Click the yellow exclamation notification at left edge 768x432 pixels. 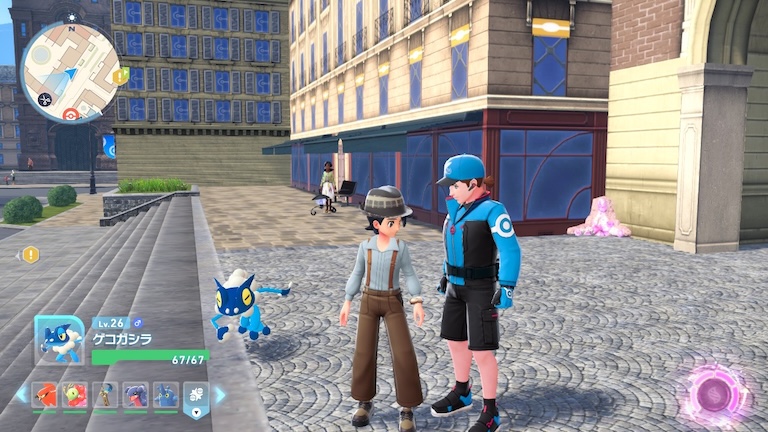(x=31, y=255)
